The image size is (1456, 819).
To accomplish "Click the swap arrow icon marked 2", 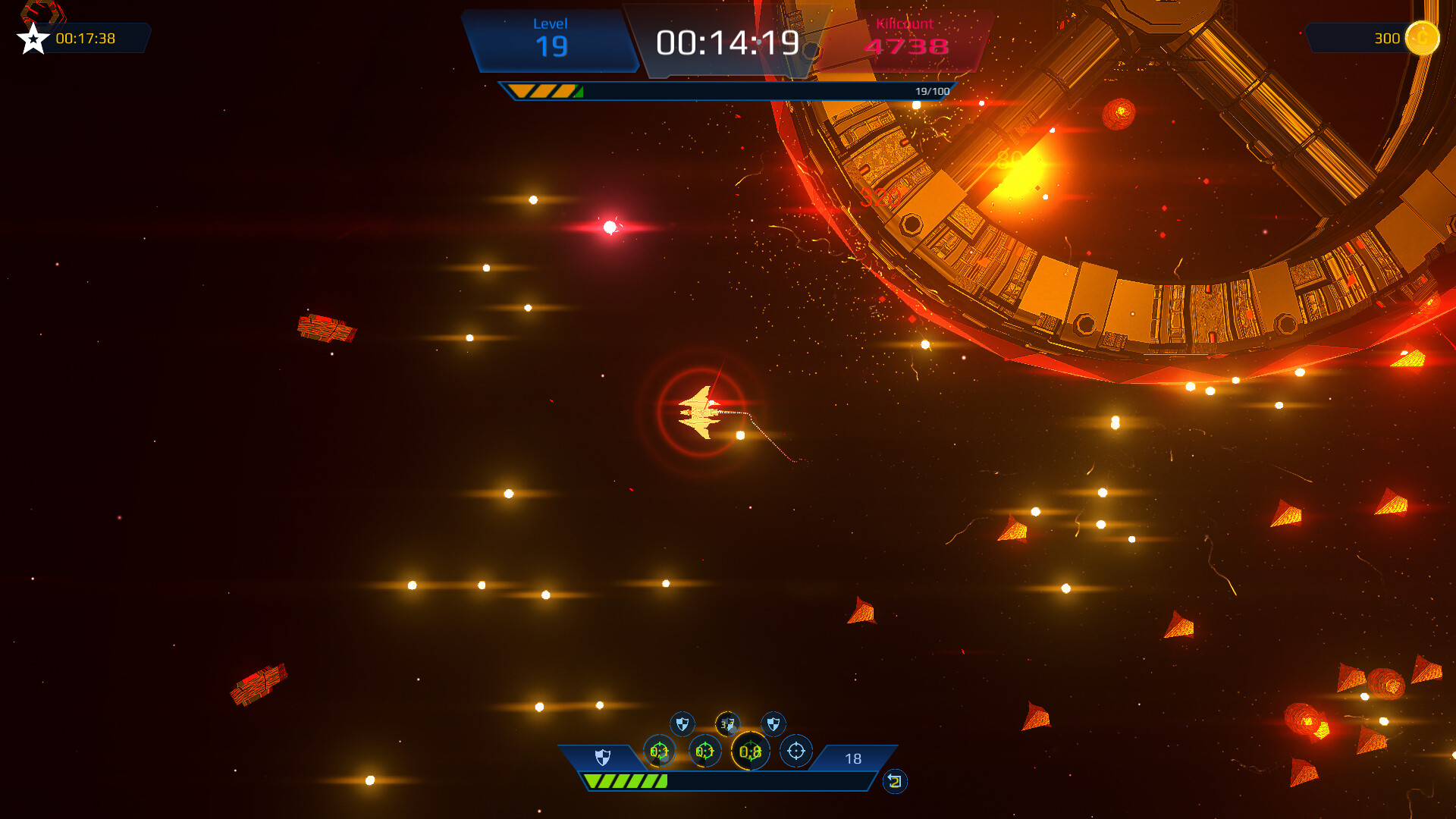I will (895, 781).
